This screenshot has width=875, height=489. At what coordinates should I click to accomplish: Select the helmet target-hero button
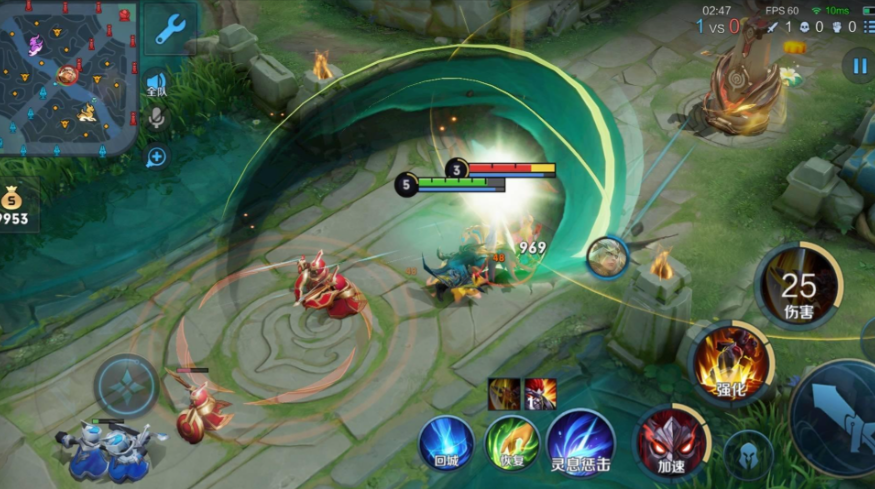747,455
